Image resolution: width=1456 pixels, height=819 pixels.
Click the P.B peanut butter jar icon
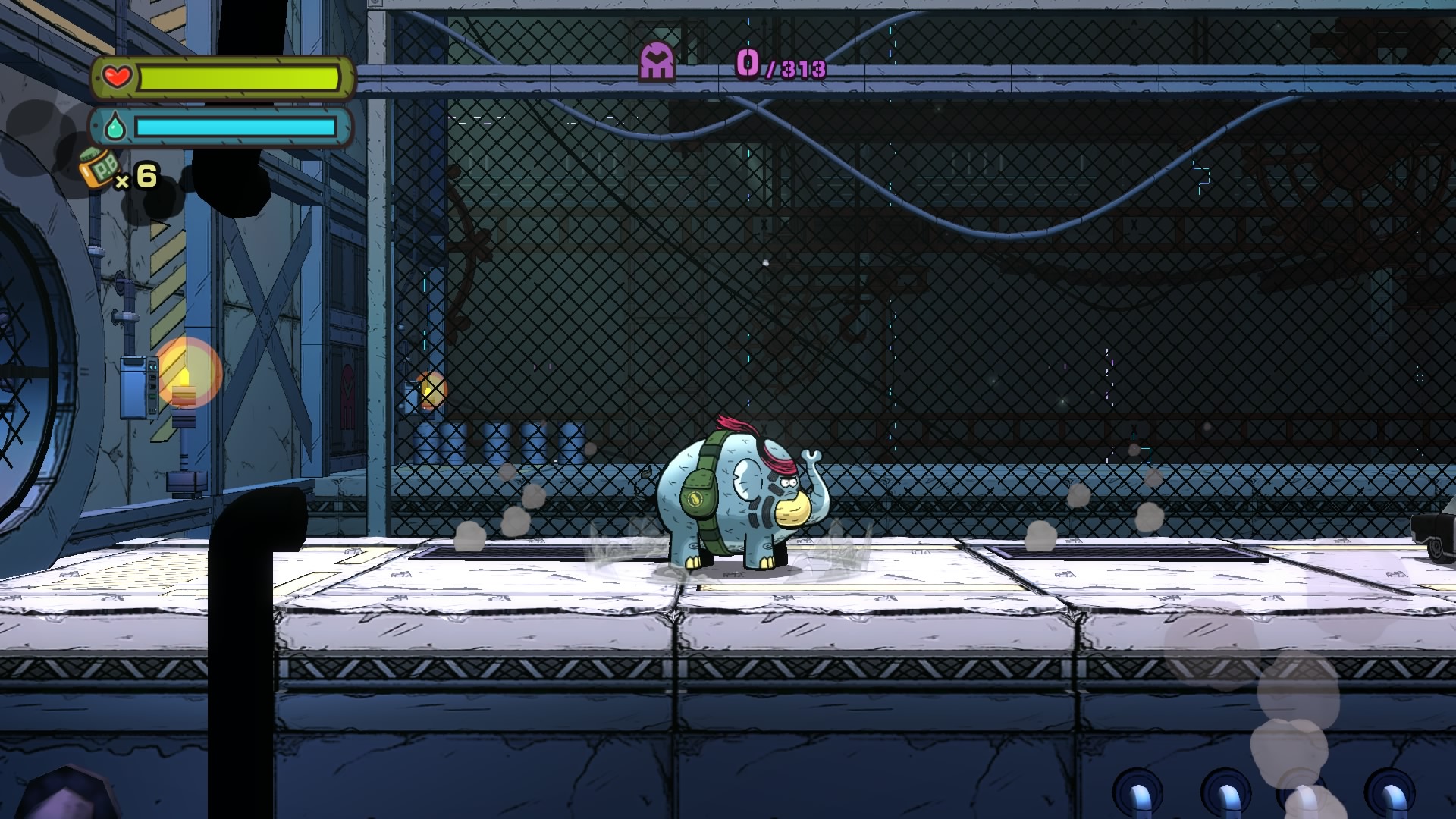(x=96, y=171)
